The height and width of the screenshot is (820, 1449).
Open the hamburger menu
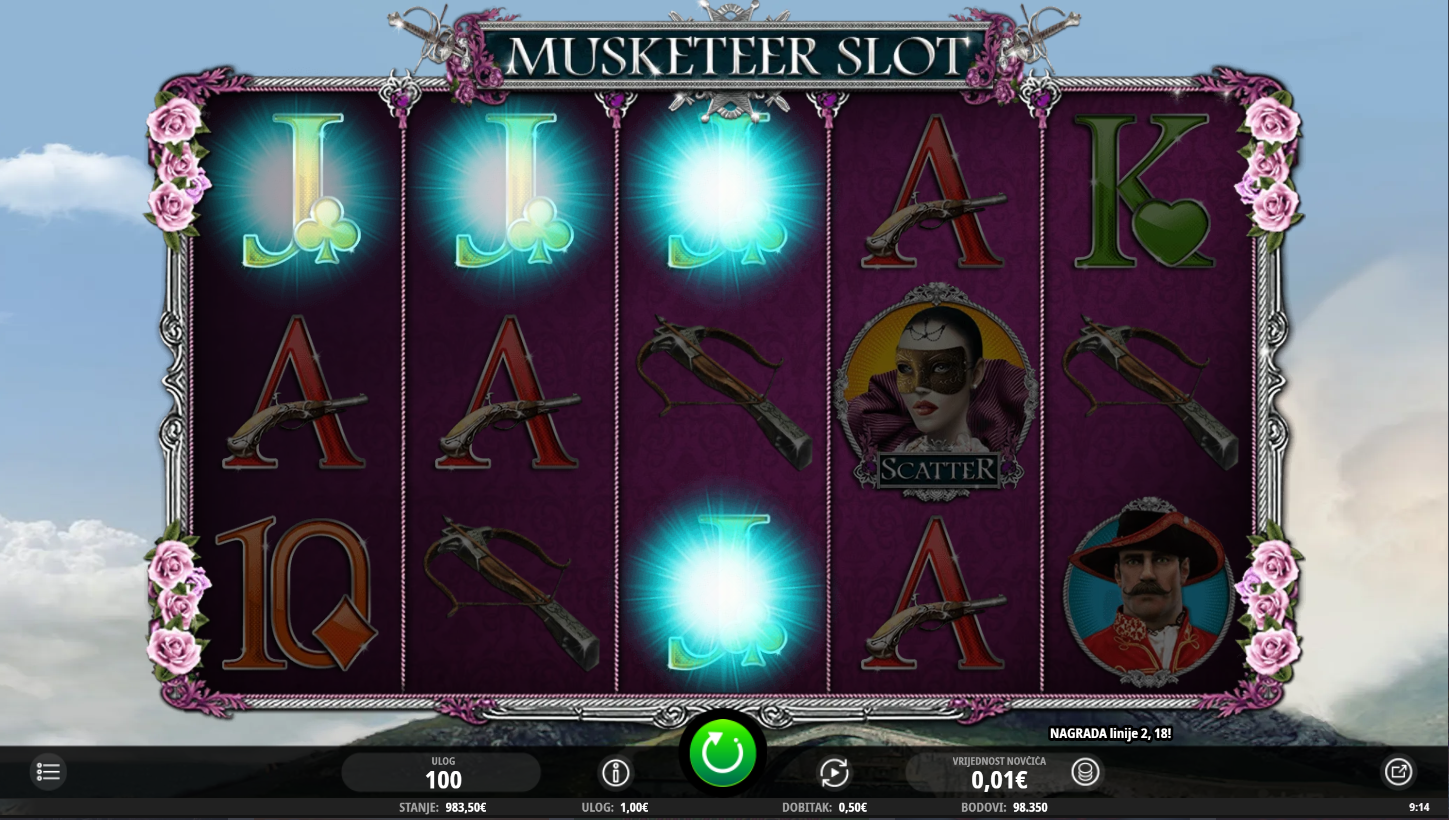[48, 771]
